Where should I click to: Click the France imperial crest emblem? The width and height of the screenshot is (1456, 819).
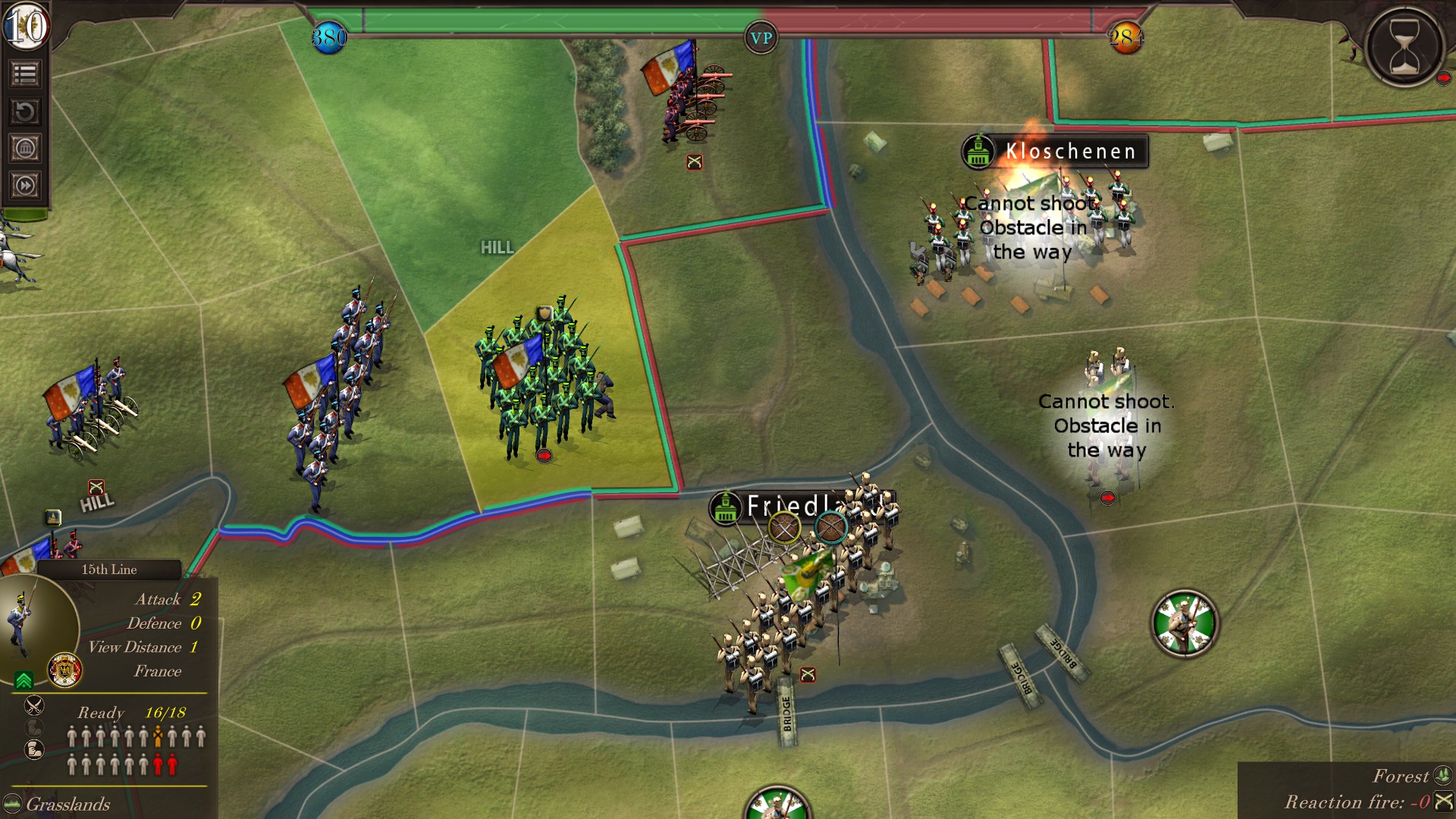pyautogui.click(x=65, y=670)
